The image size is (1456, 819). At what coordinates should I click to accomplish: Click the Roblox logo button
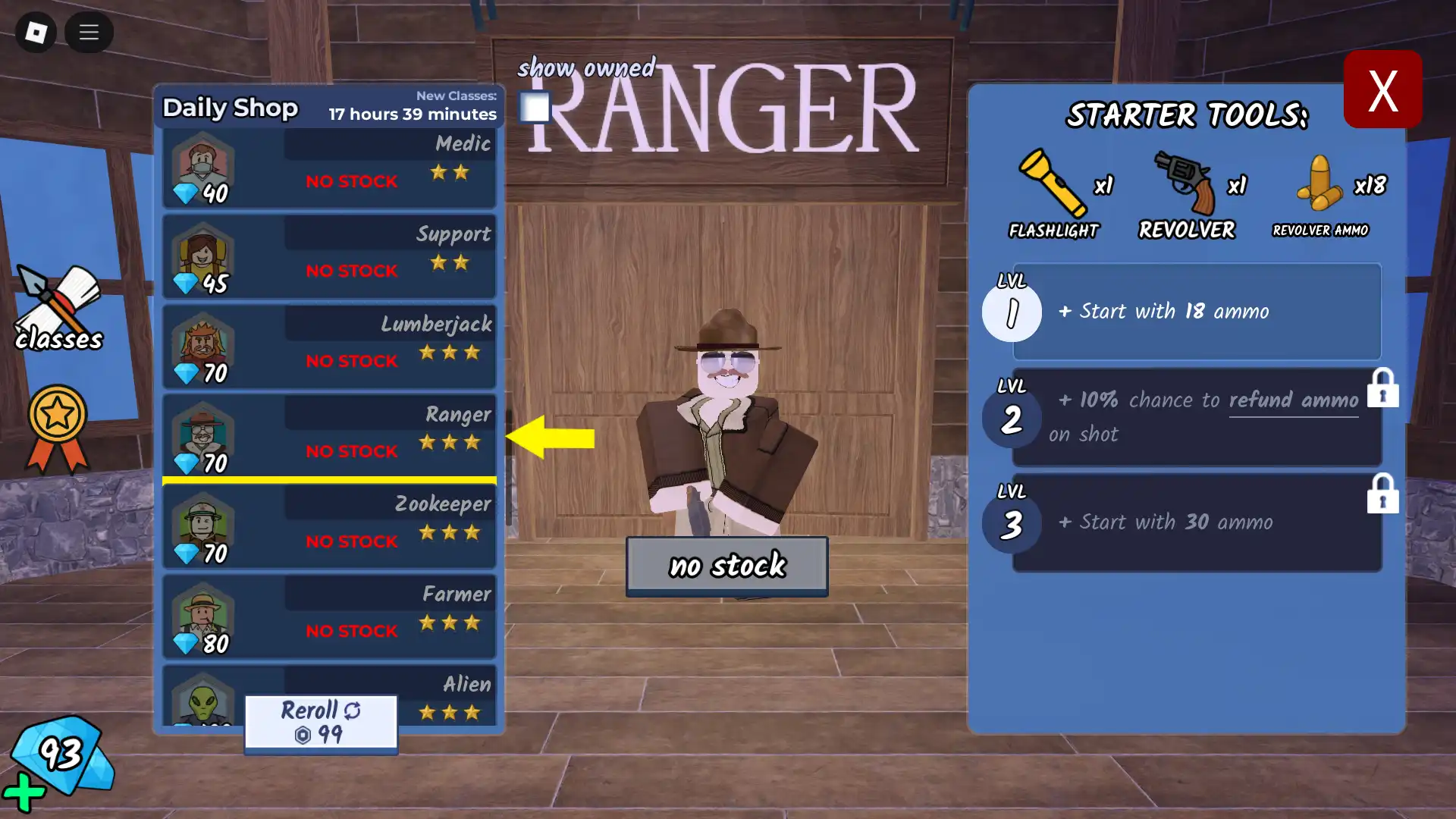click(x=34, y=33)
